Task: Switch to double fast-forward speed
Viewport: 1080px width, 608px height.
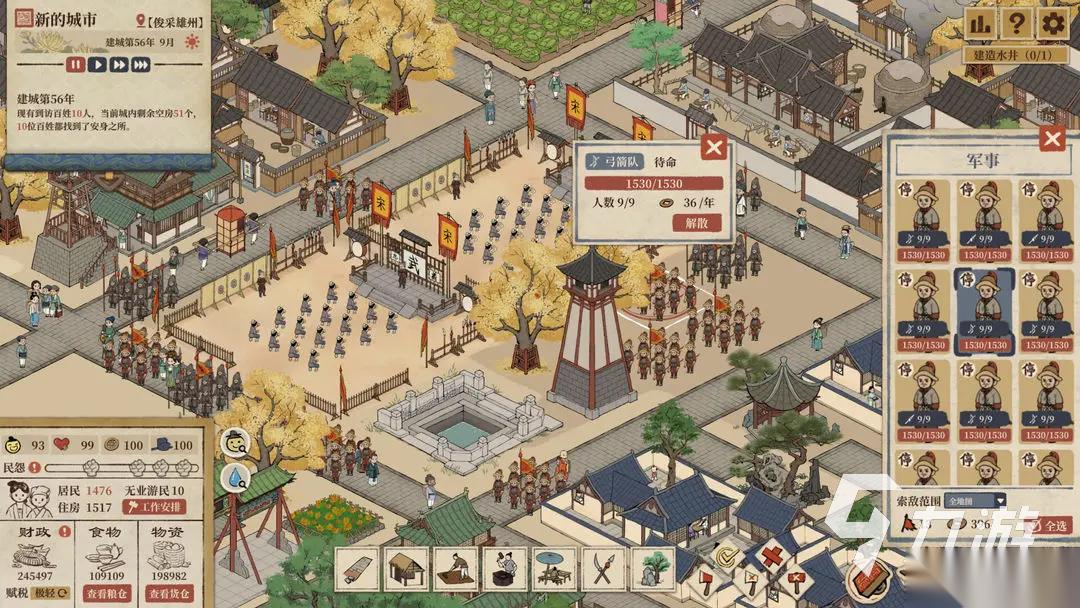Action: [x=119, y=65]
